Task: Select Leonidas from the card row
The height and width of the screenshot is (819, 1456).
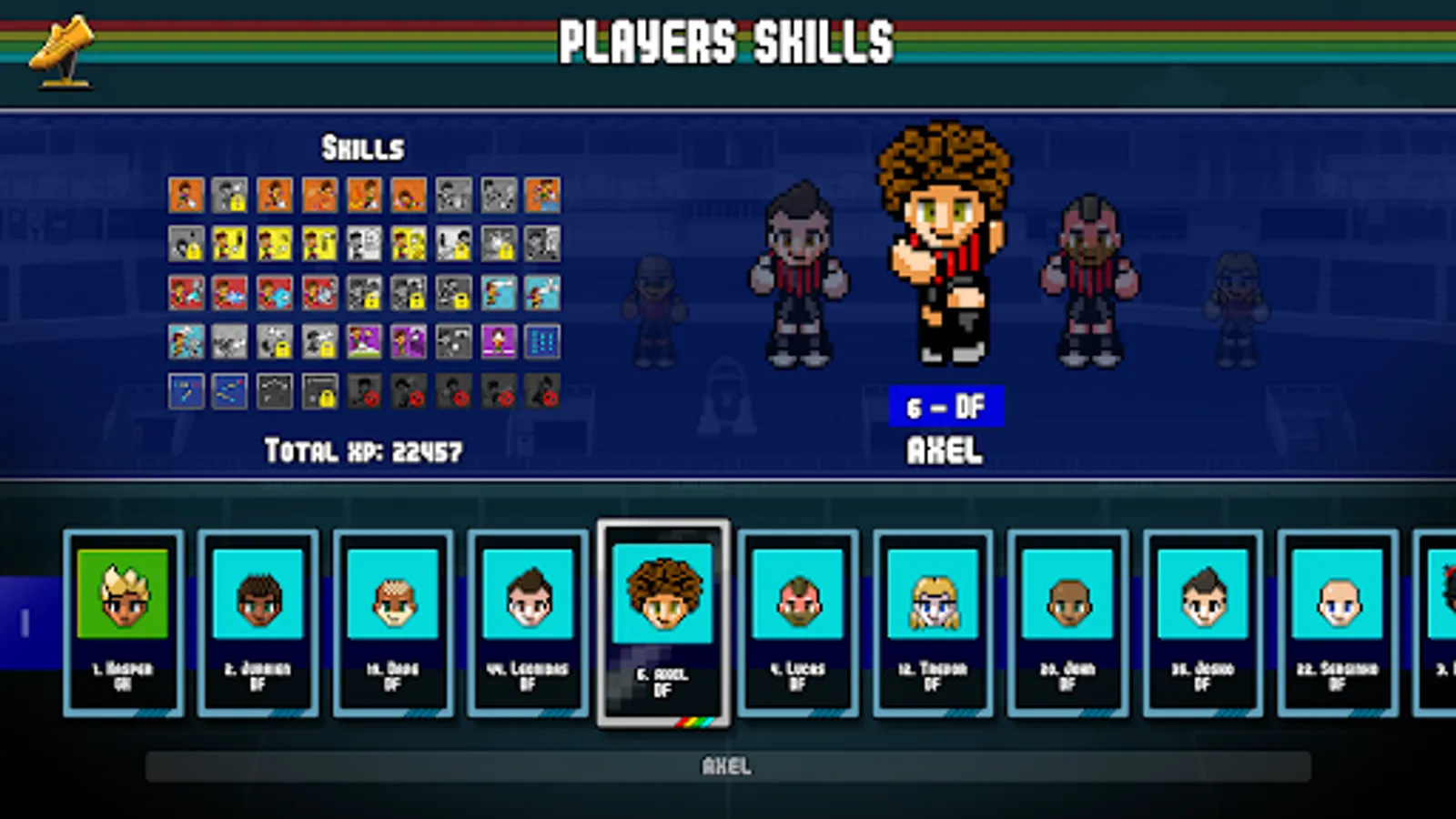Action: 529,623
